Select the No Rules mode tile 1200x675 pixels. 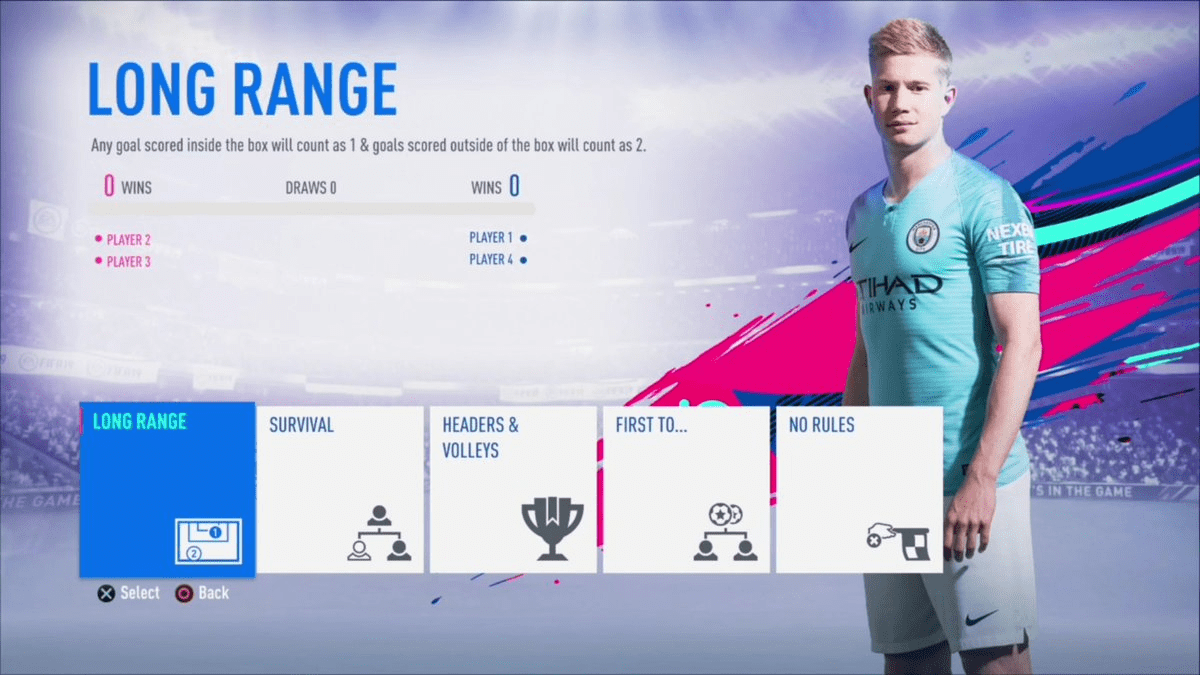(859, 490)
